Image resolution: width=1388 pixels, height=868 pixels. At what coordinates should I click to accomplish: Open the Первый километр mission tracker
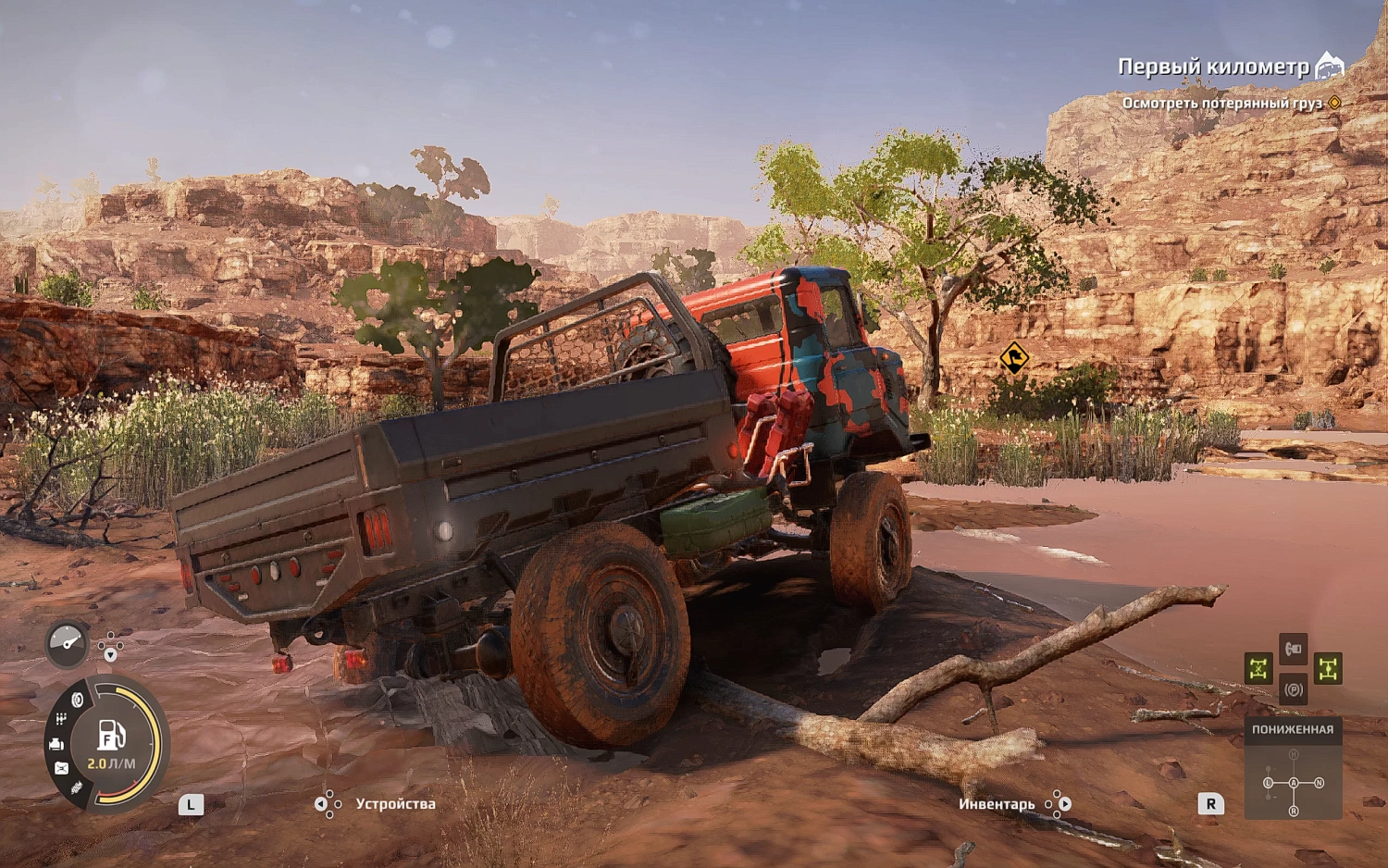pyautogui.click(x=1213, y=67)
